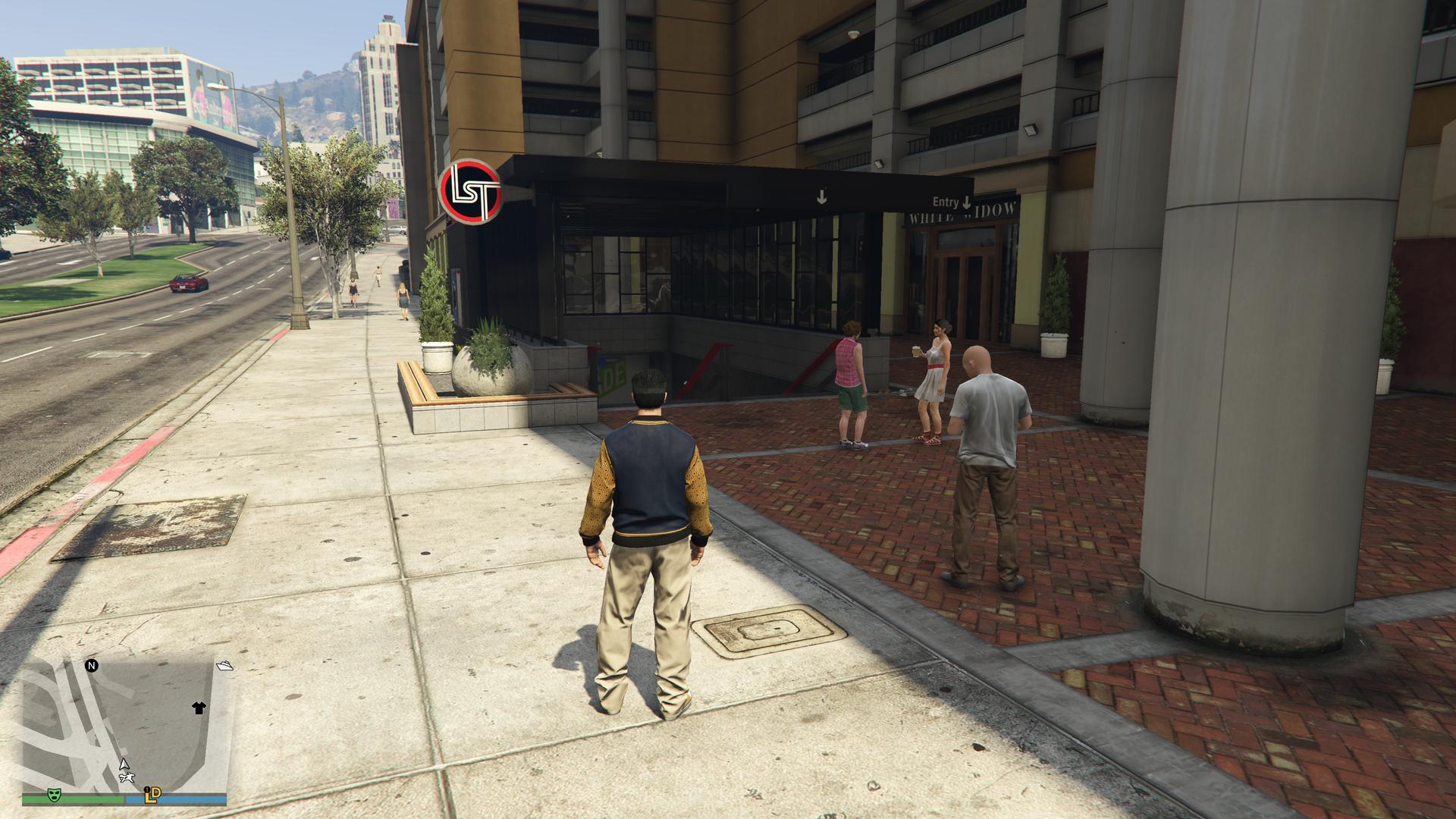1456x819 pixels.
Task: Click the white yacht blip on minimap
Action: (224, 666)
